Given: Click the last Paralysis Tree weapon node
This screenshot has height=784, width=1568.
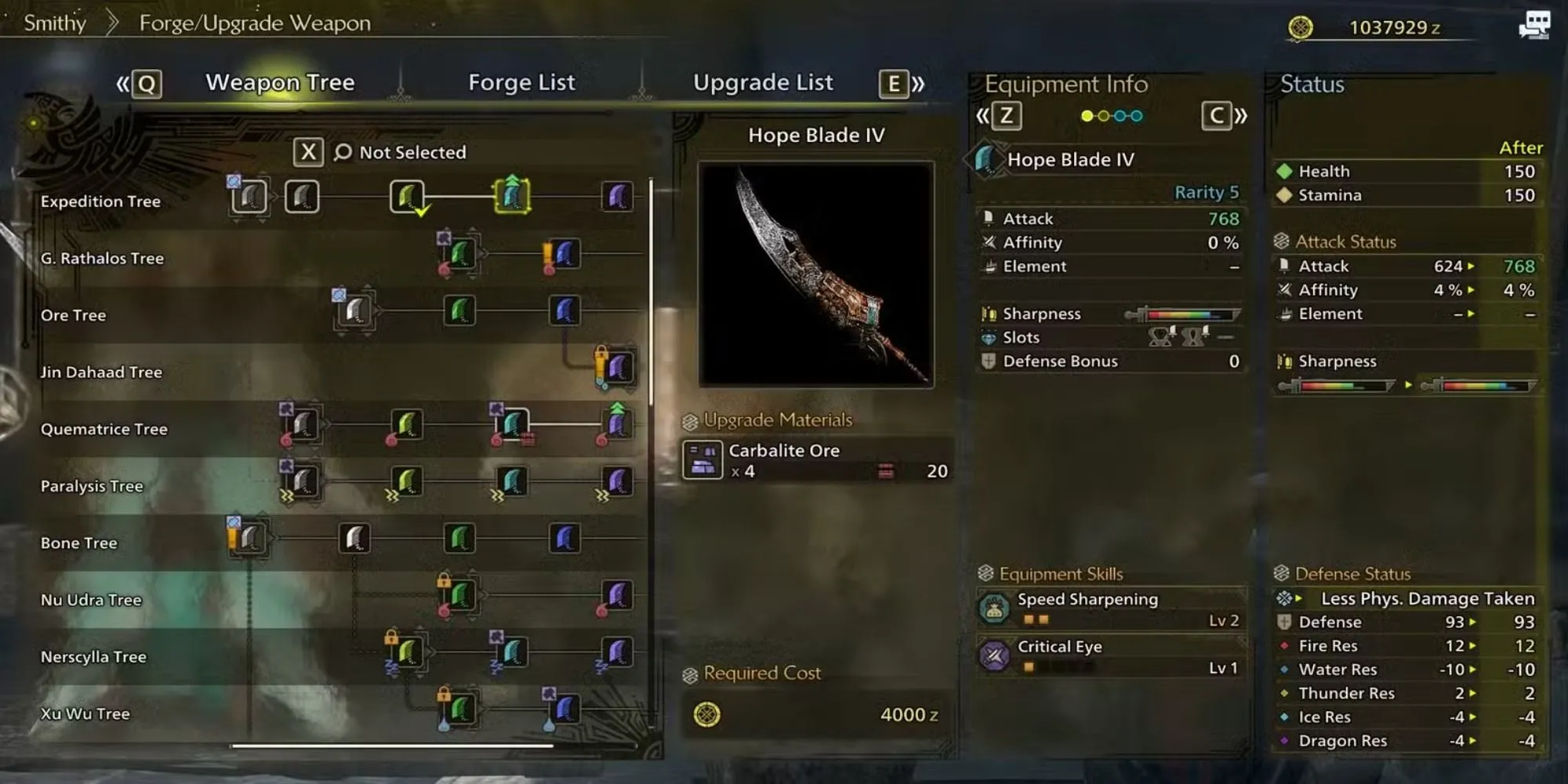Looking at the screenshot, I should coord(617,481).
